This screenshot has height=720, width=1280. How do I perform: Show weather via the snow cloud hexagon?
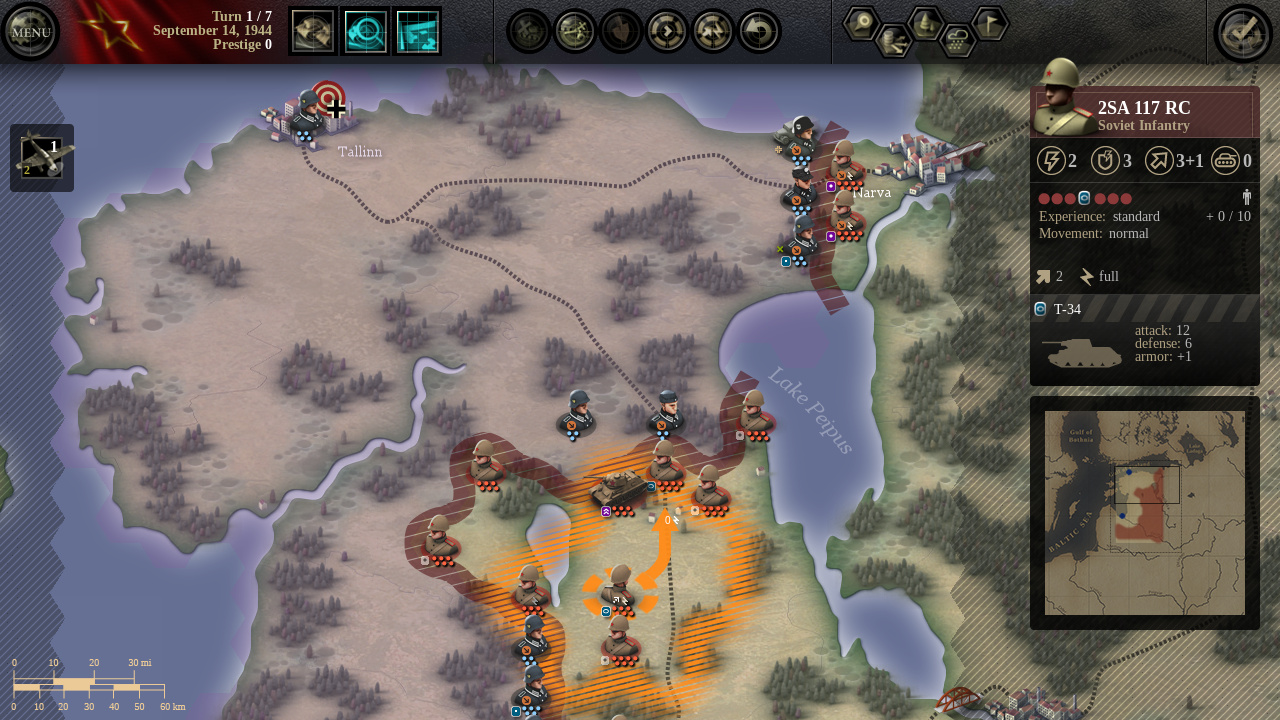coord(957,40)
